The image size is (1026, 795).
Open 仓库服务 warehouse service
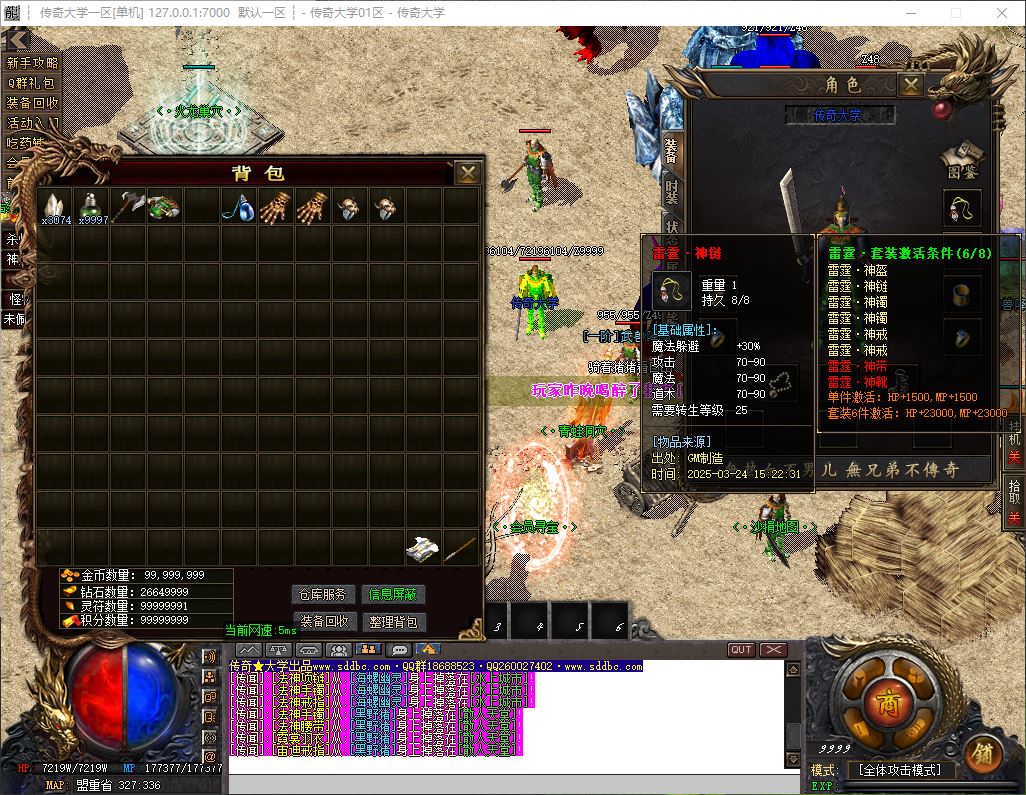click(324, 594)
